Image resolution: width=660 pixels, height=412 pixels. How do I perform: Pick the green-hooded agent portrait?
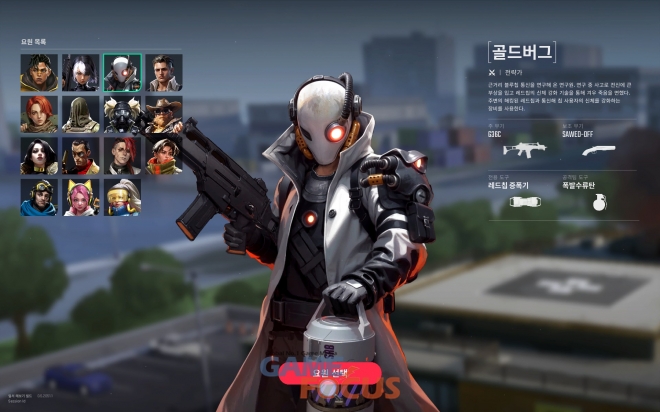pos(81,114)
